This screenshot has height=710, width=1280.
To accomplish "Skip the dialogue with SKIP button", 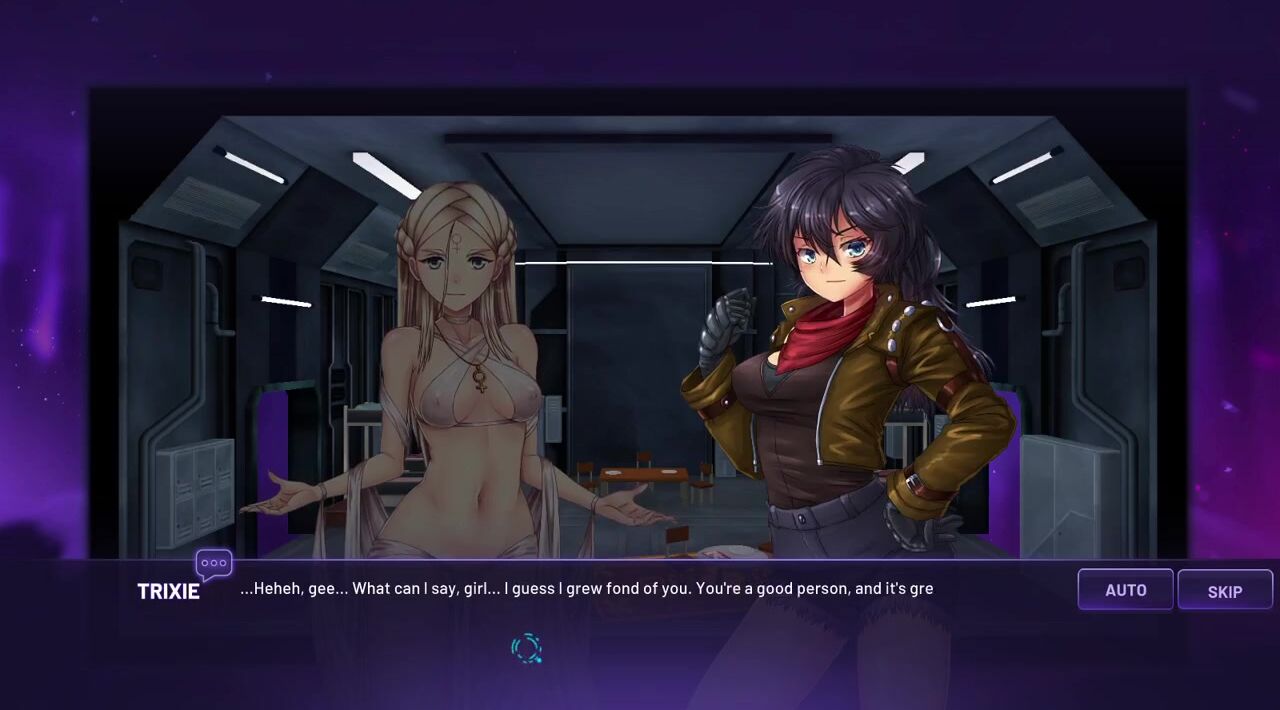I will [1224, 591].
